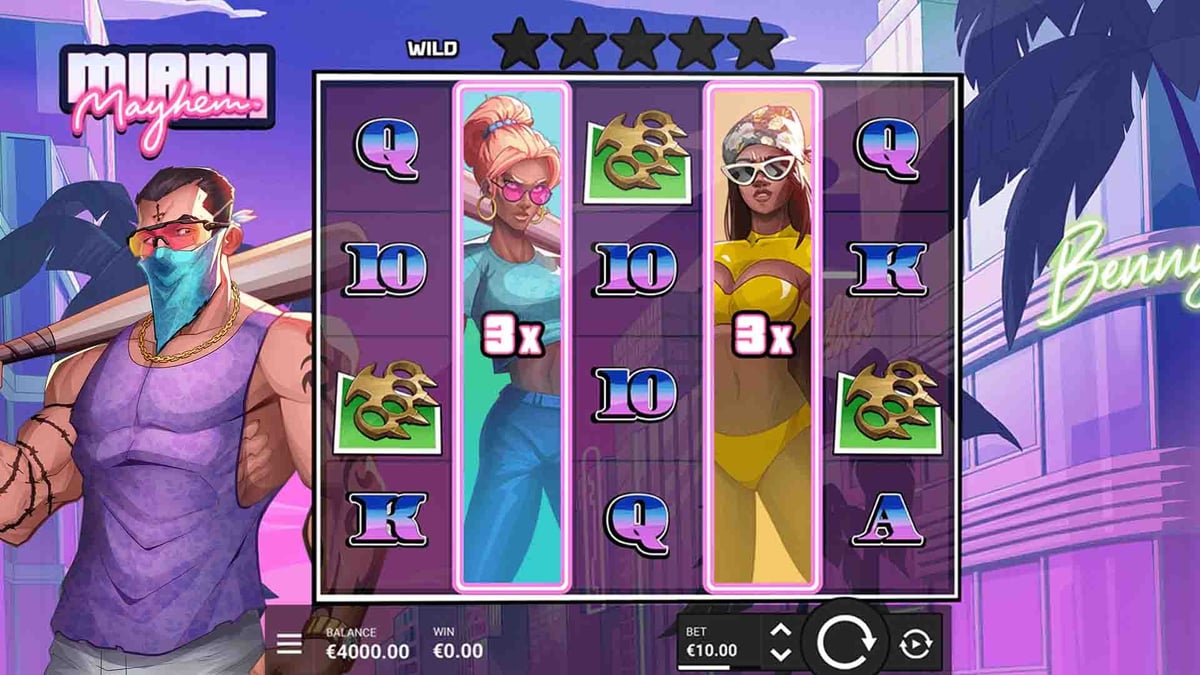The height and width of the screenshot is (675, 1200).
Task: Open the autoplay options
Action: tap(914, 644)
